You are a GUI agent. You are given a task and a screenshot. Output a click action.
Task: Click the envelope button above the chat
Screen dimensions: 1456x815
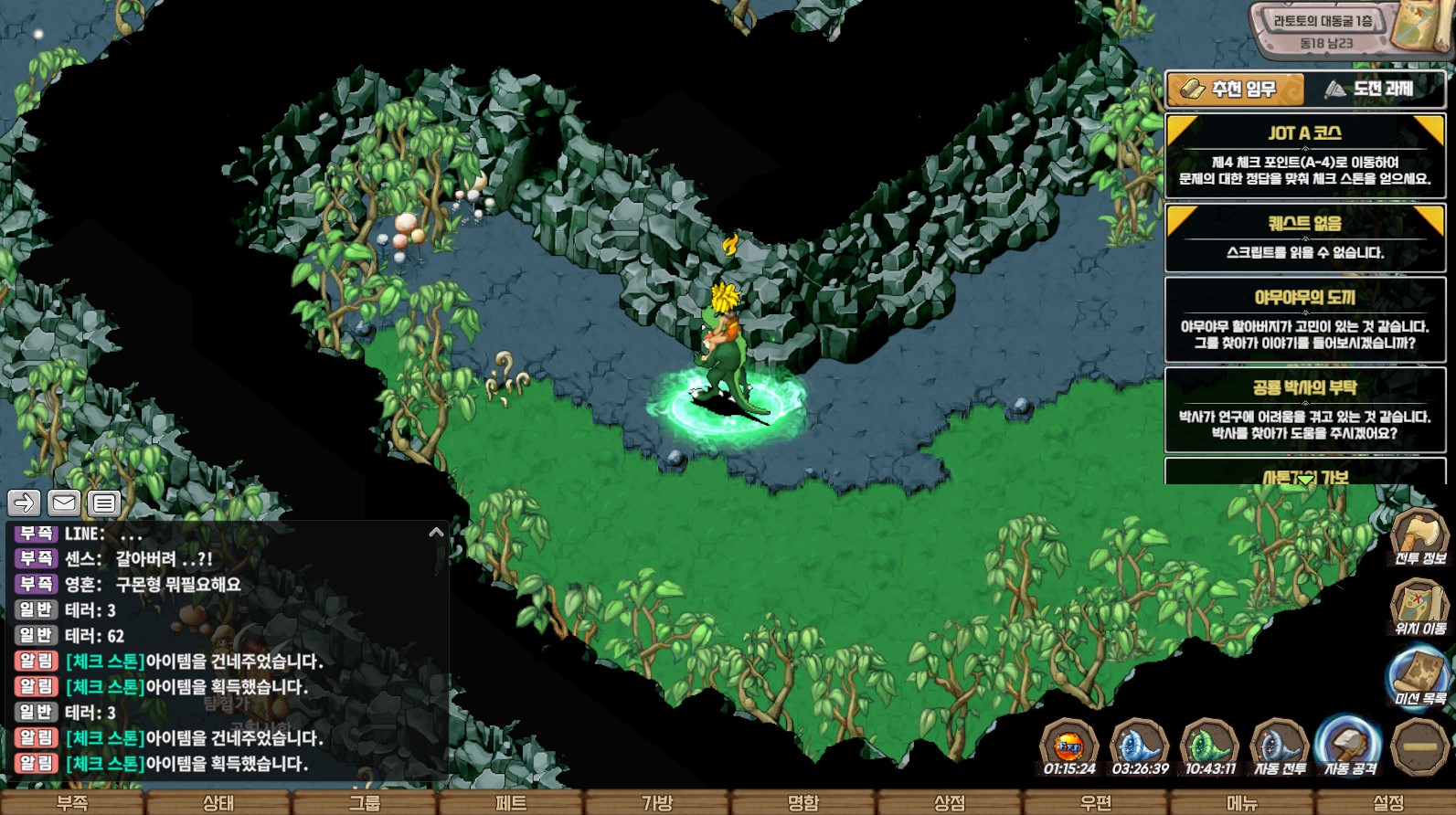click(64, 503)
